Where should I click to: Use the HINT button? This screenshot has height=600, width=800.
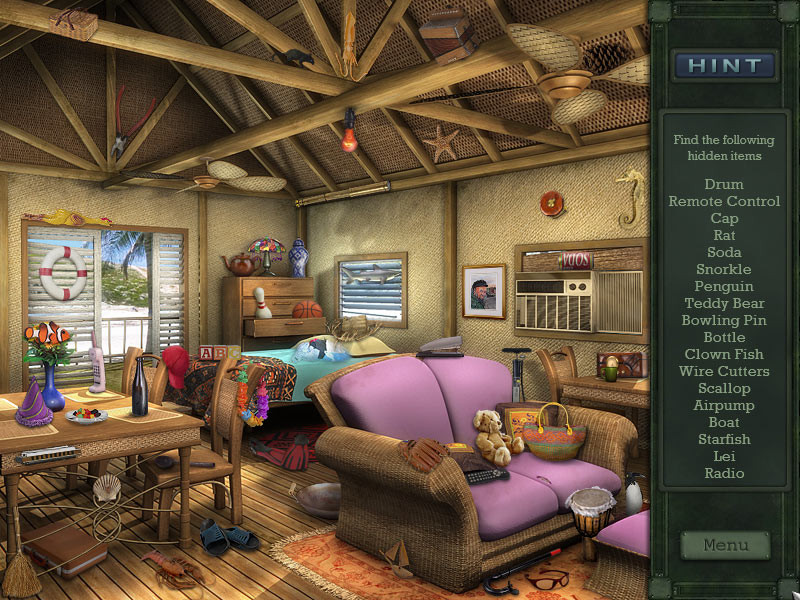[725, 66]
